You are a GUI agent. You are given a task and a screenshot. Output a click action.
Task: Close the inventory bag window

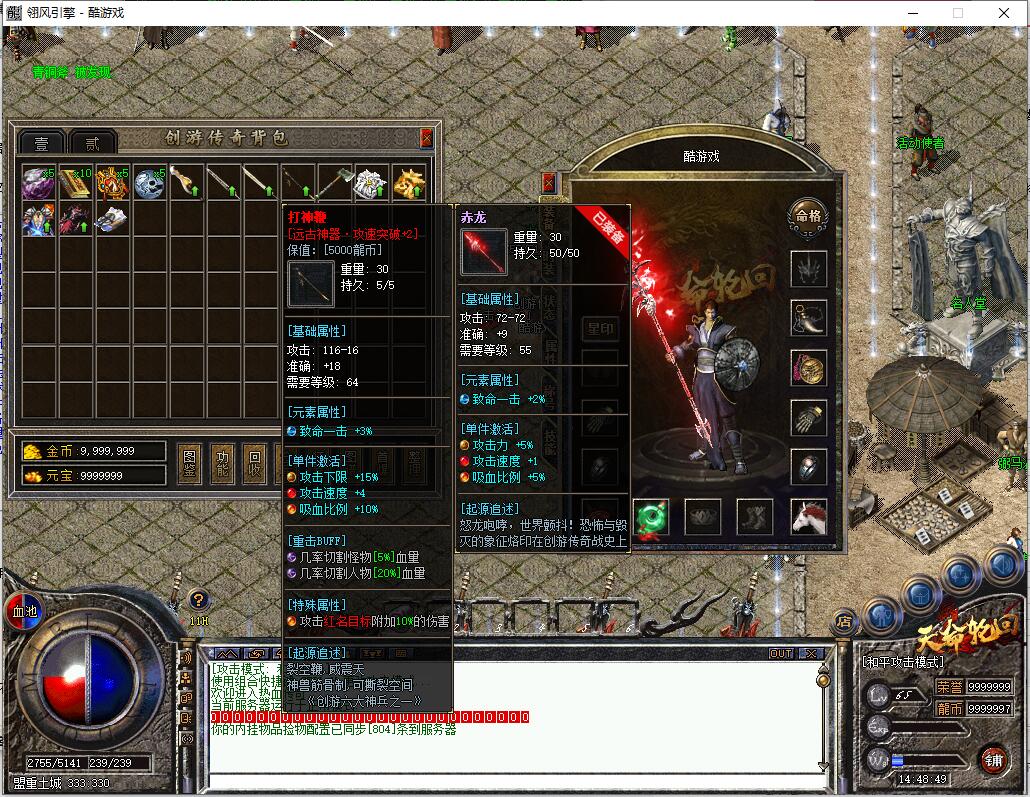pyautogui.click(x=427, y=139)
